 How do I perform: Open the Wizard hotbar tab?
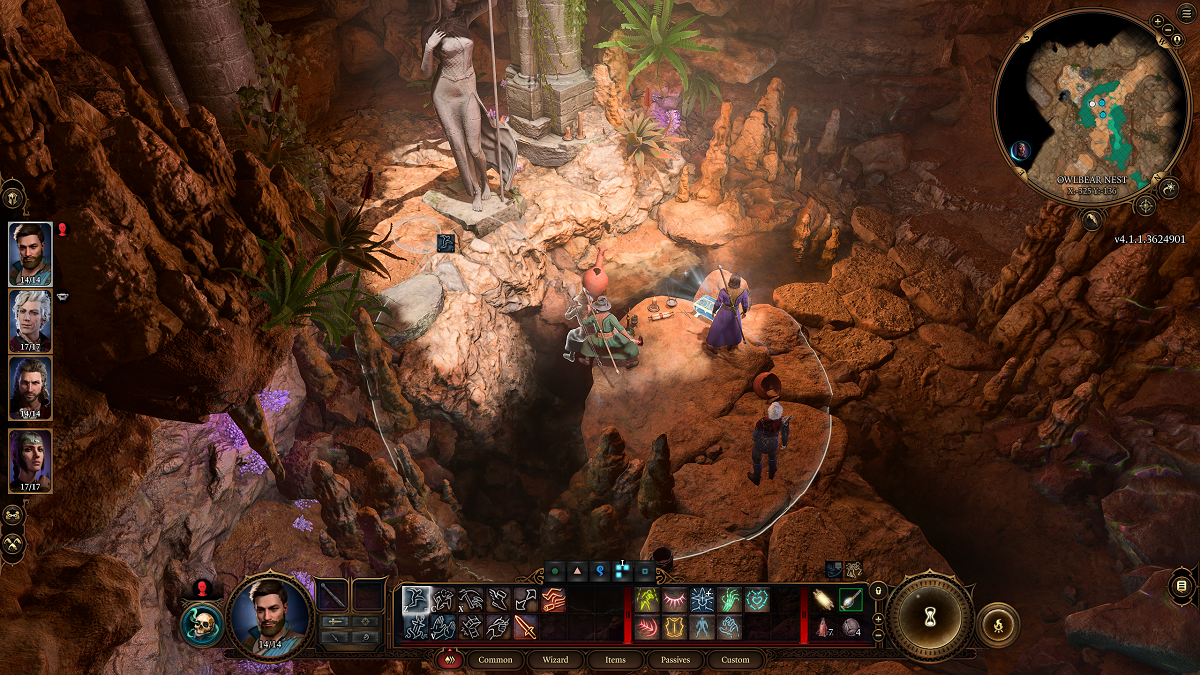pos(555,660)
